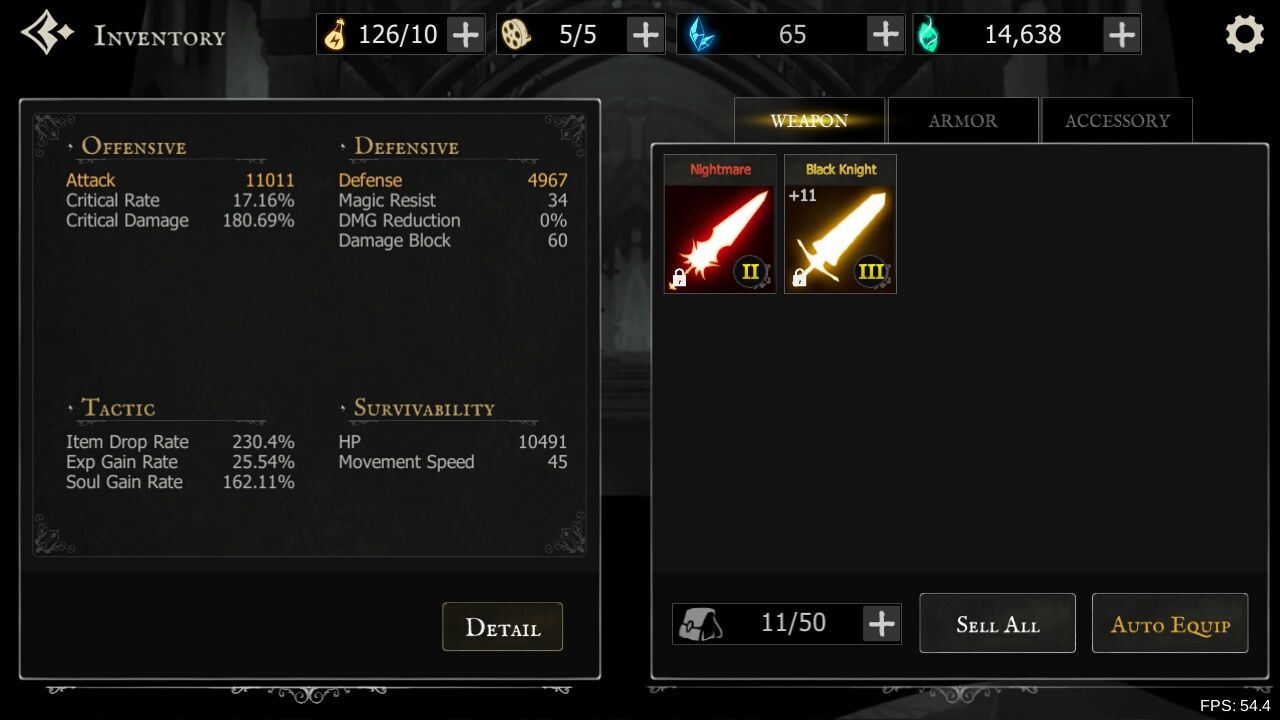Click the Sell All button
The image size is (1280, 720).
[x=997, y=624]
